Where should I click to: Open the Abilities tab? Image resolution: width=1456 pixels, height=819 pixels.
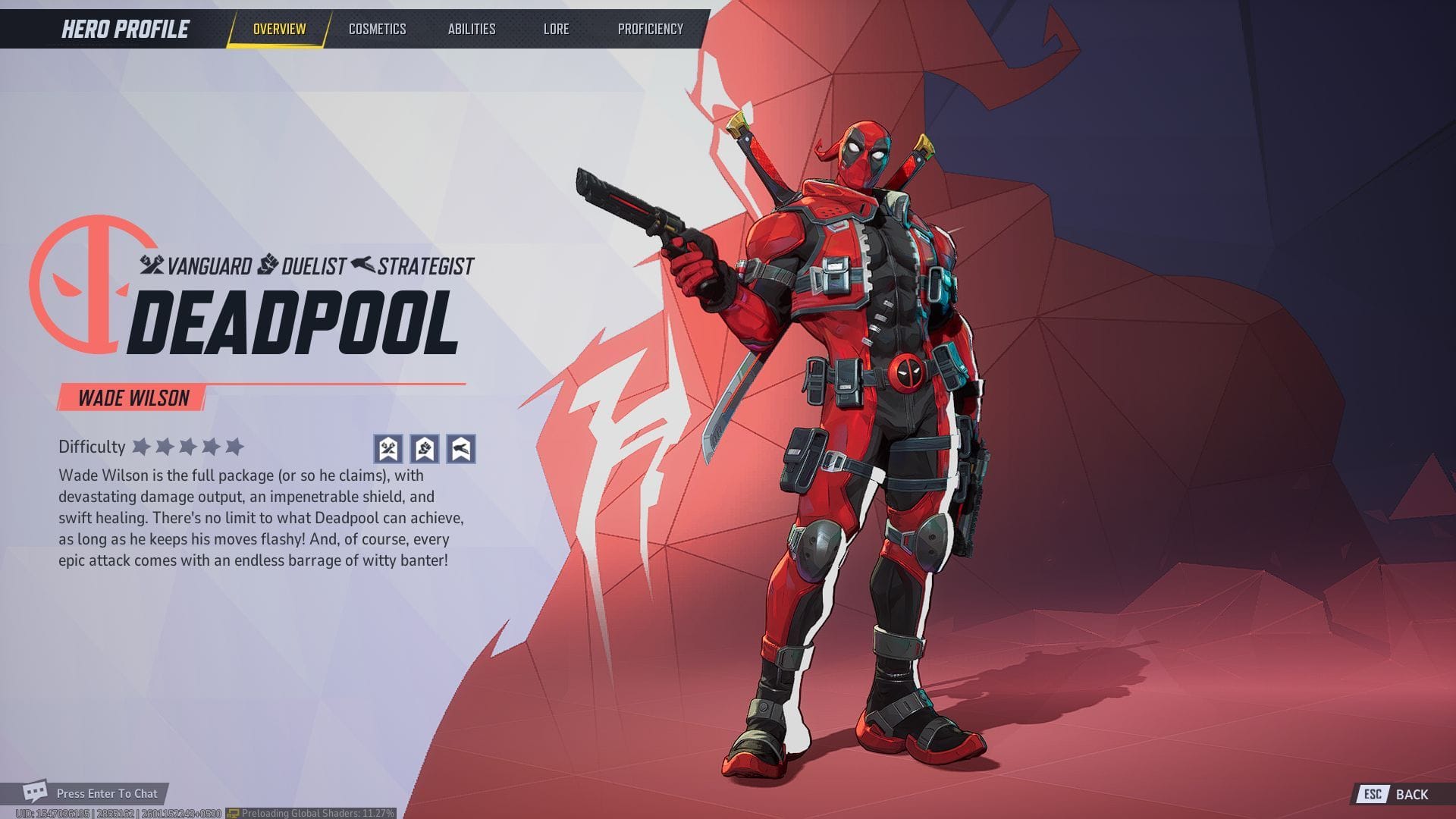[472, 29]
